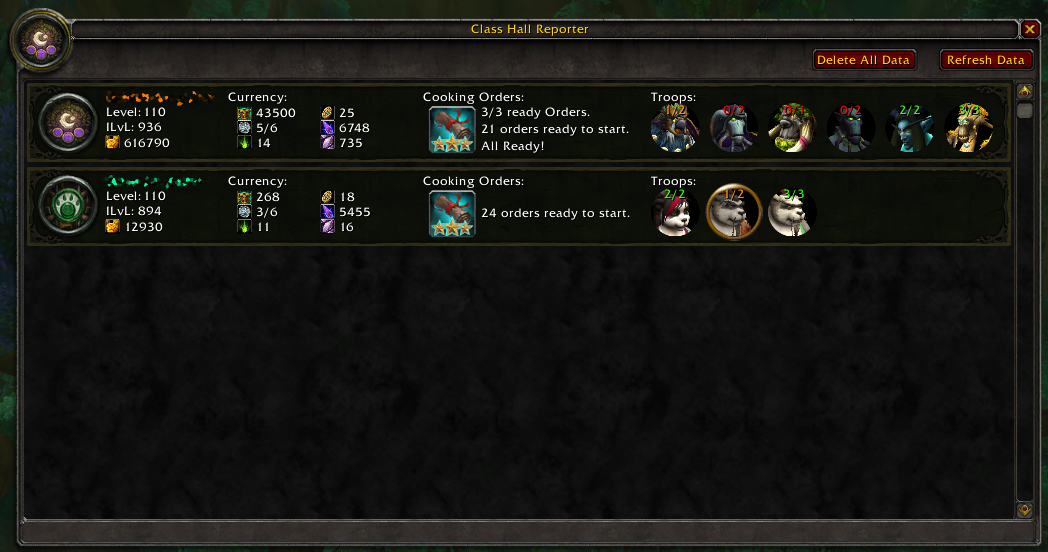1048x552 pixels.
Task: Choose the tauren troop portrait showing 0/1
Action: 792,128
